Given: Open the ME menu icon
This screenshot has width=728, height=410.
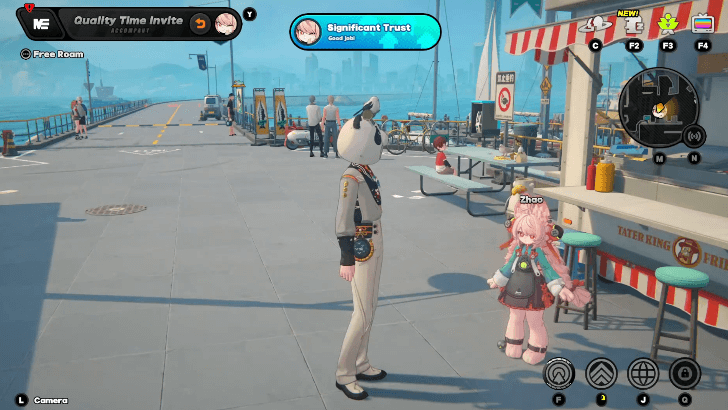Looking at the screenshot, I should (x=41, y=23).
